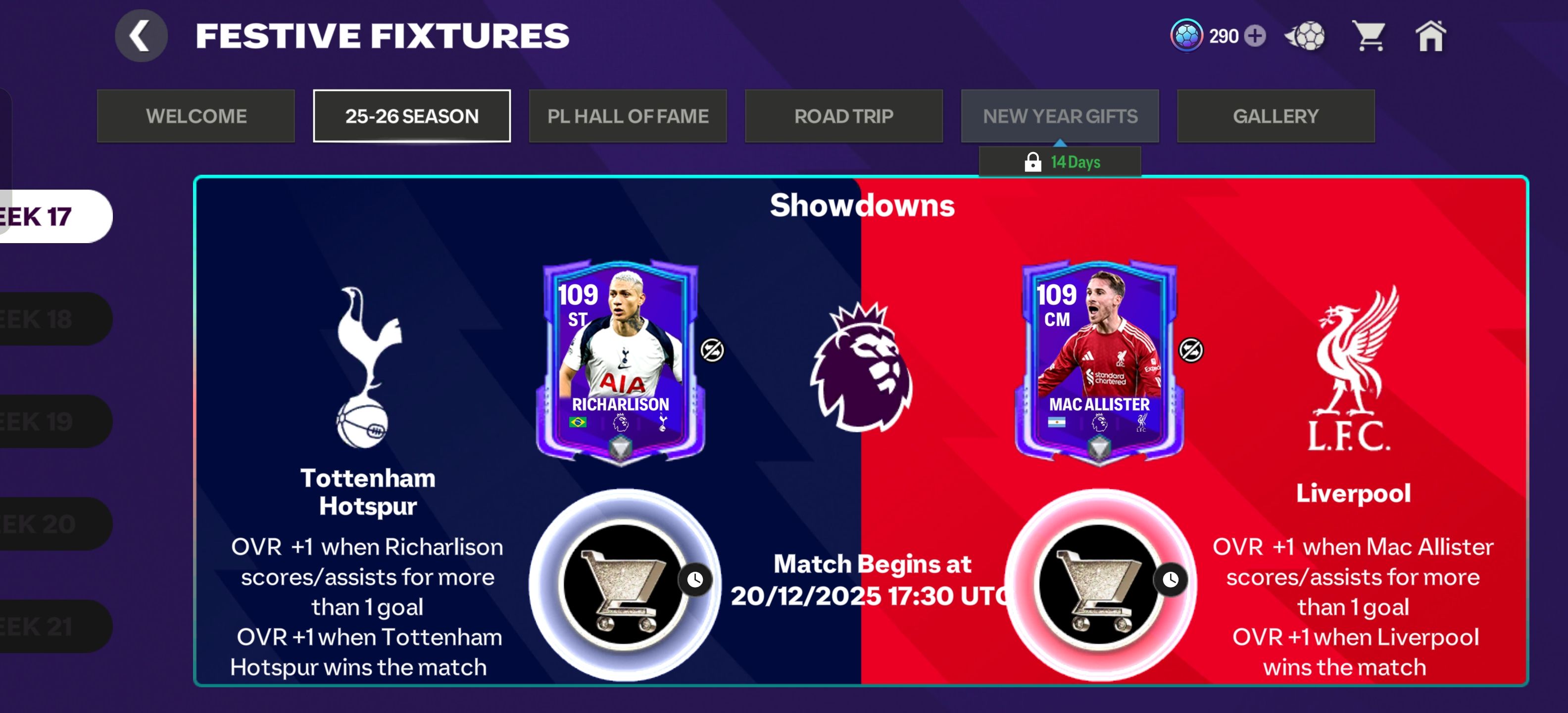
Task: Go back with the arrow button
Action: [141, 36]
